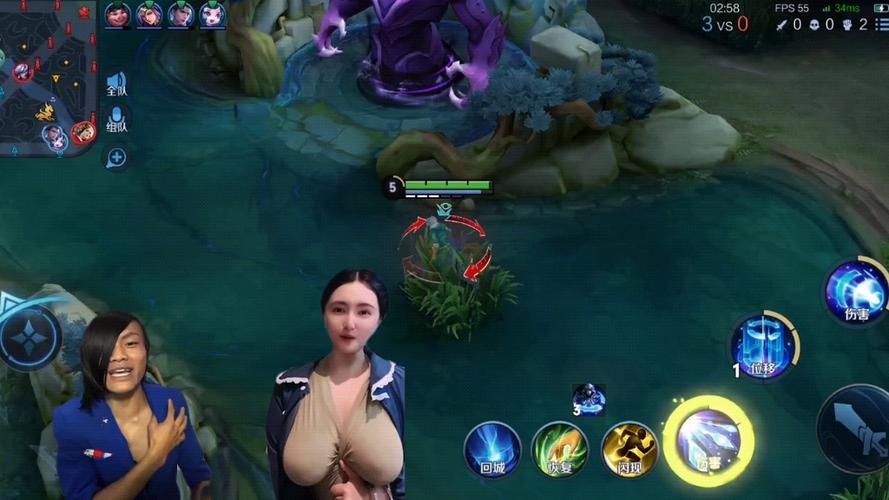Activate the 回城 recall skill
Screen dimensions: 889x500
coord(492,448)
